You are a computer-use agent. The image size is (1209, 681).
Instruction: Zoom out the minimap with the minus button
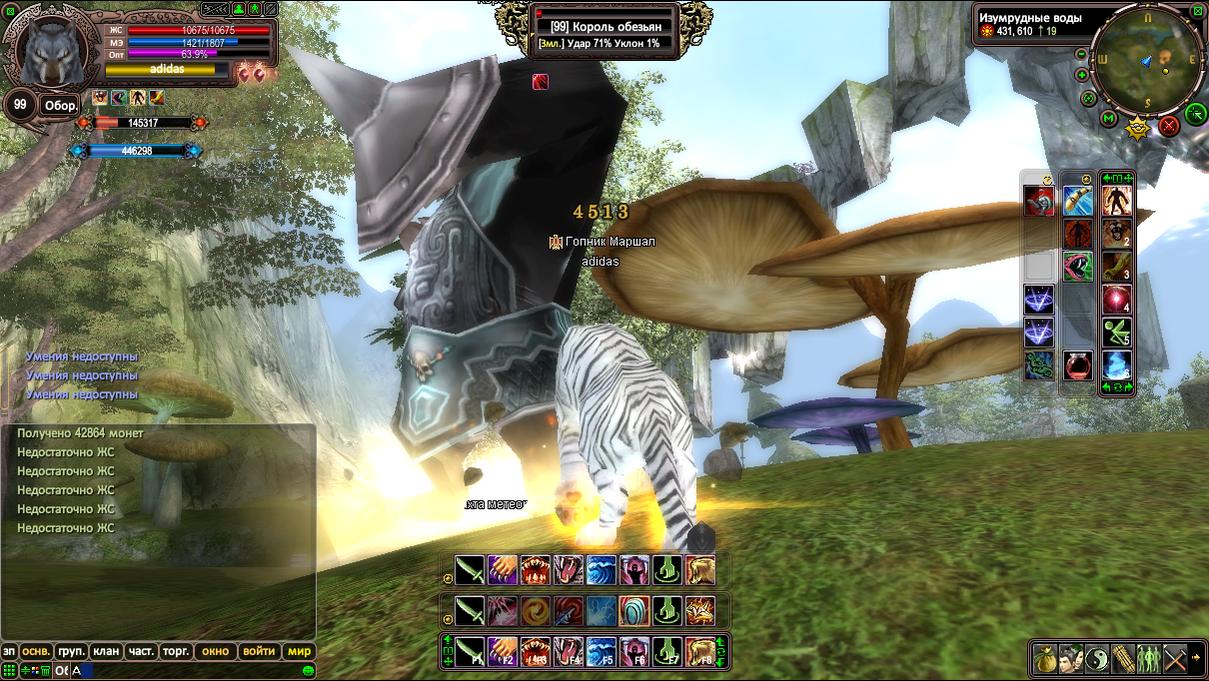tap(1081, 56)
